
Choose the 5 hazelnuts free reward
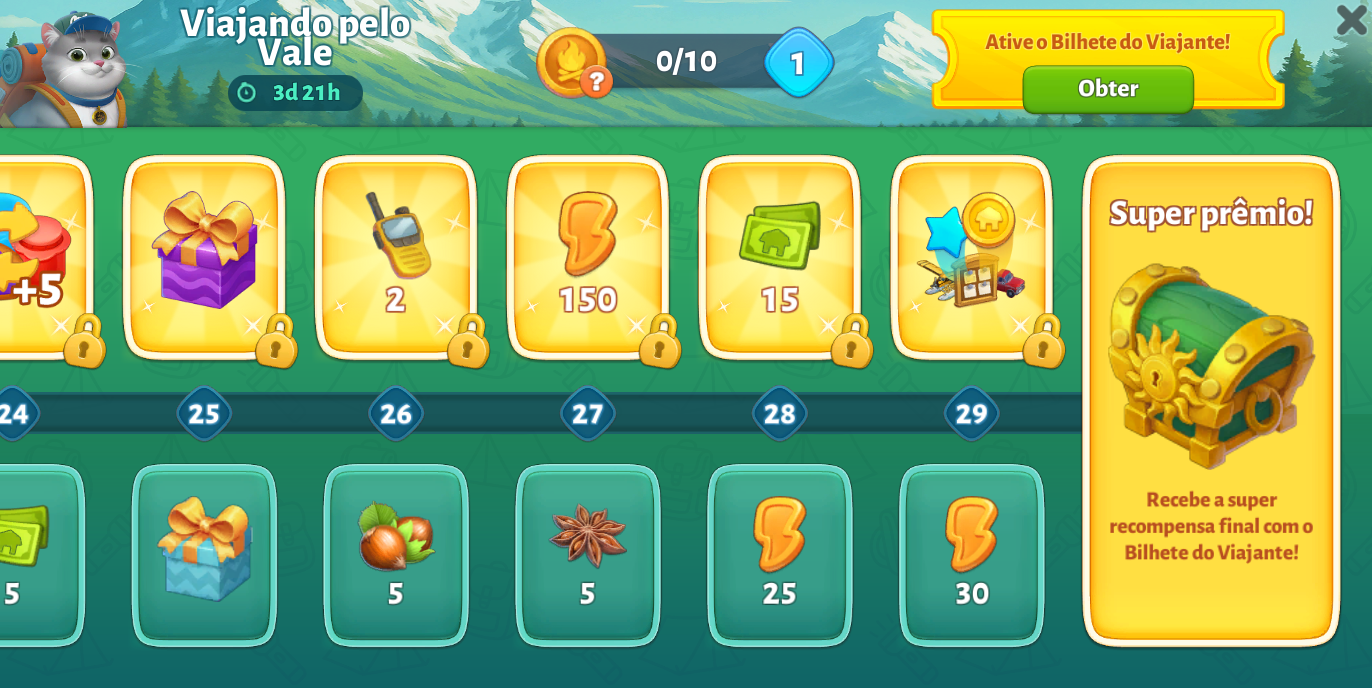coord(396,555)
